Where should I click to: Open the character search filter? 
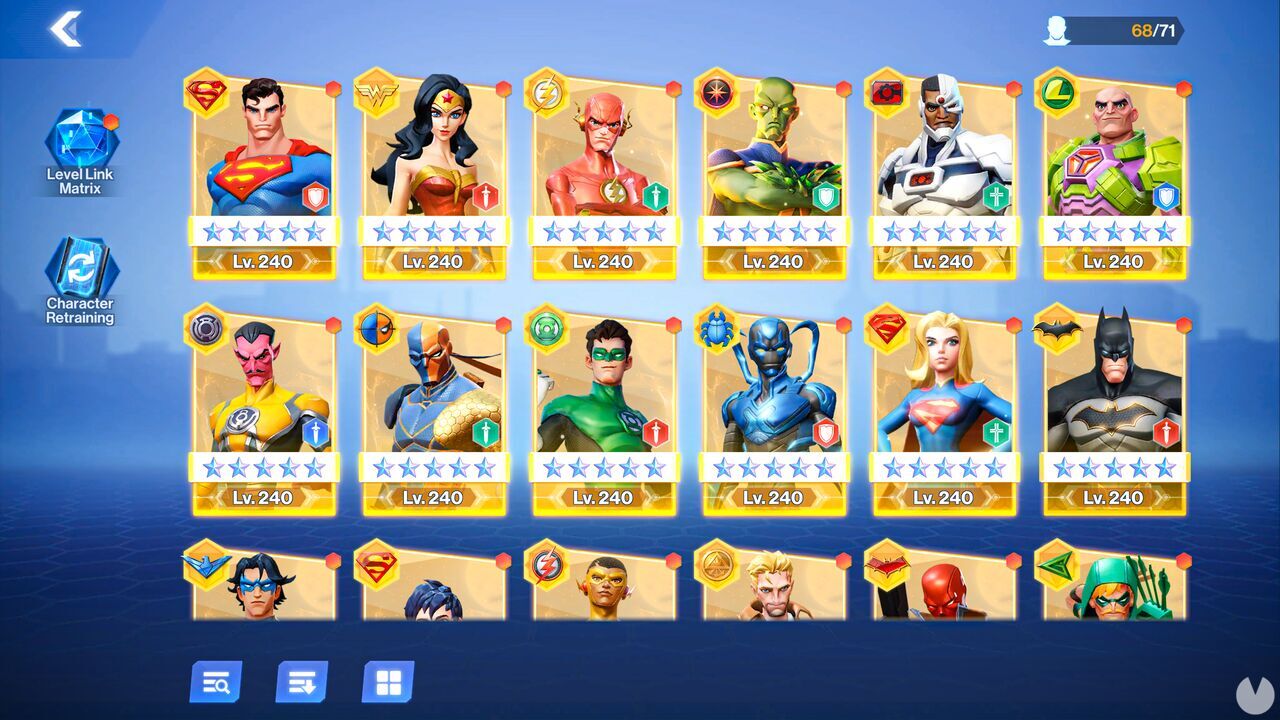tap(216, 684)
